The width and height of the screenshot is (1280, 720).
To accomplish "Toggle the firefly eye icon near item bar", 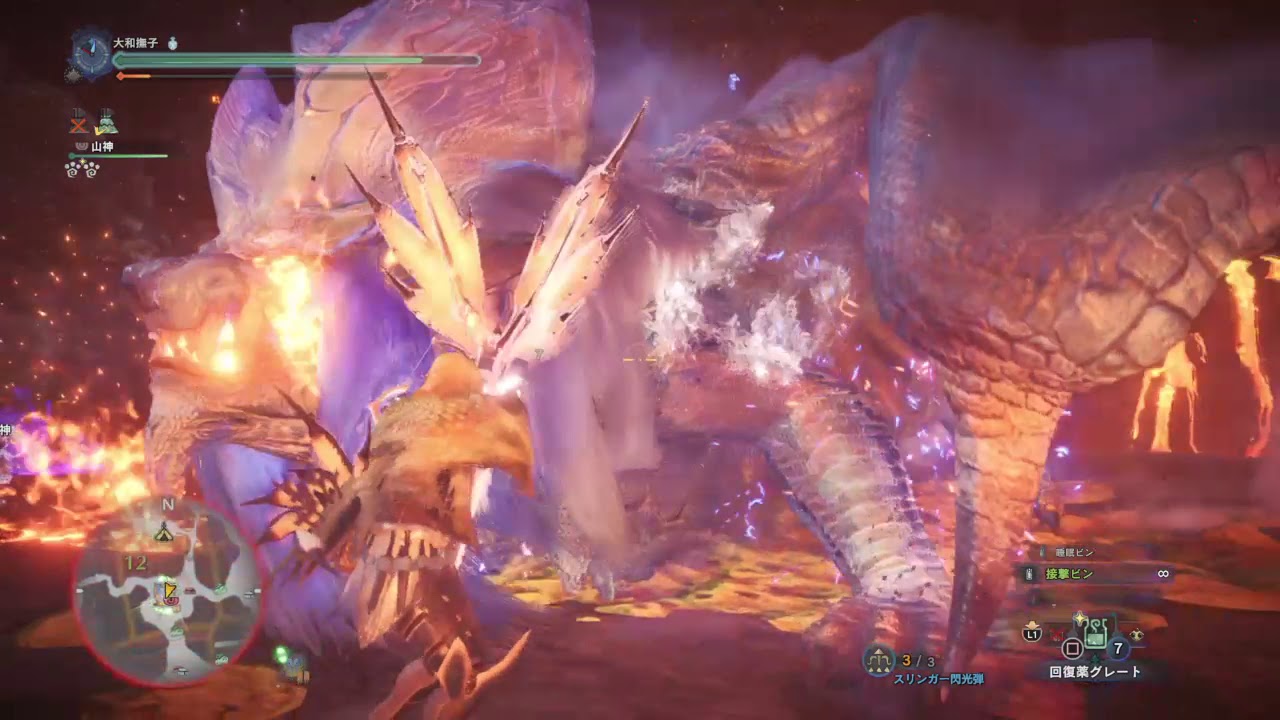I will click(1136, 633).
